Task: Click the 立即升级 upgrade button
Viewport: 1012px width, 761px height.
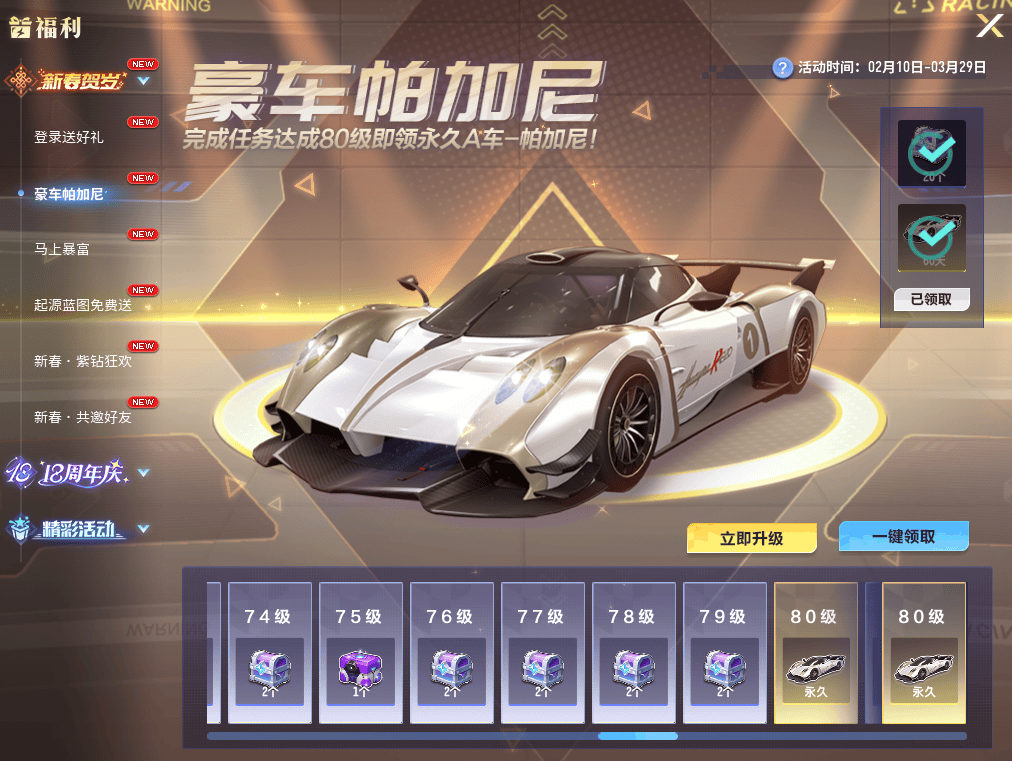Action: pos(752,538)
